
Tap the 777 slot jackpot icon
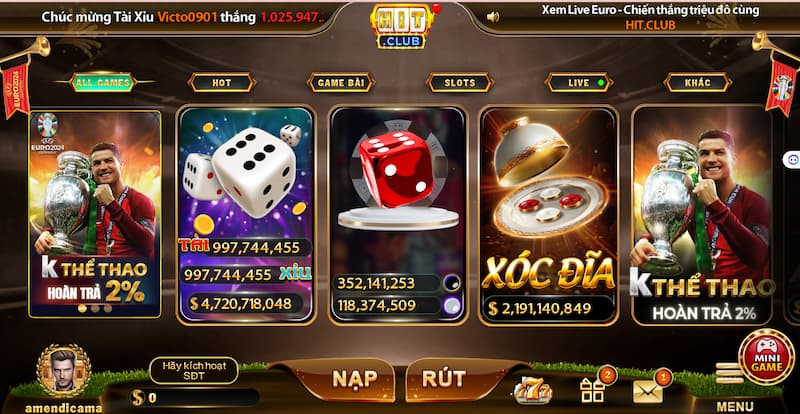tap(529, 389)
